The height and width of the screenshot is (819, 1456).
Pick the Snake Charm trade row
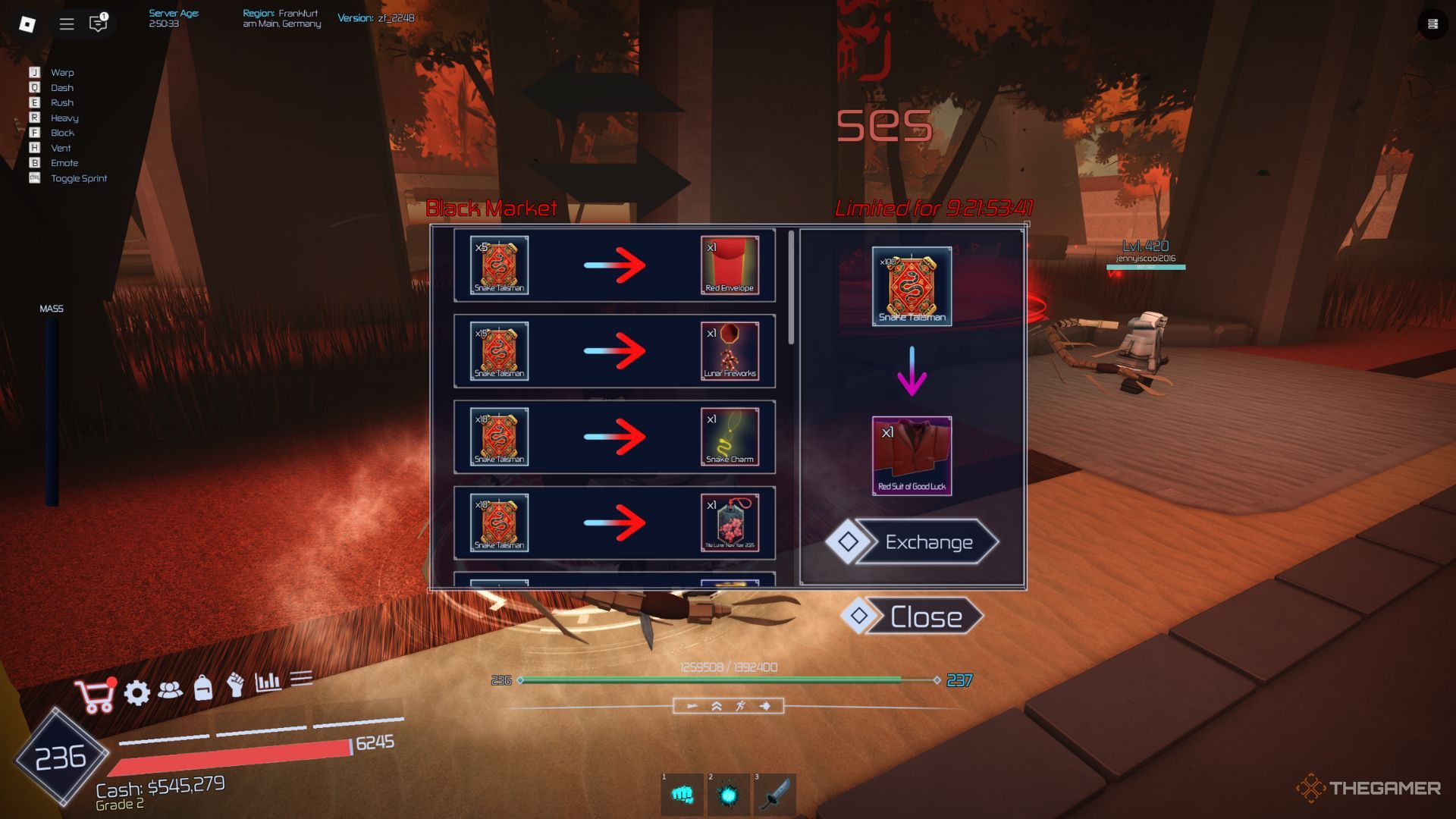pos(614,437)
